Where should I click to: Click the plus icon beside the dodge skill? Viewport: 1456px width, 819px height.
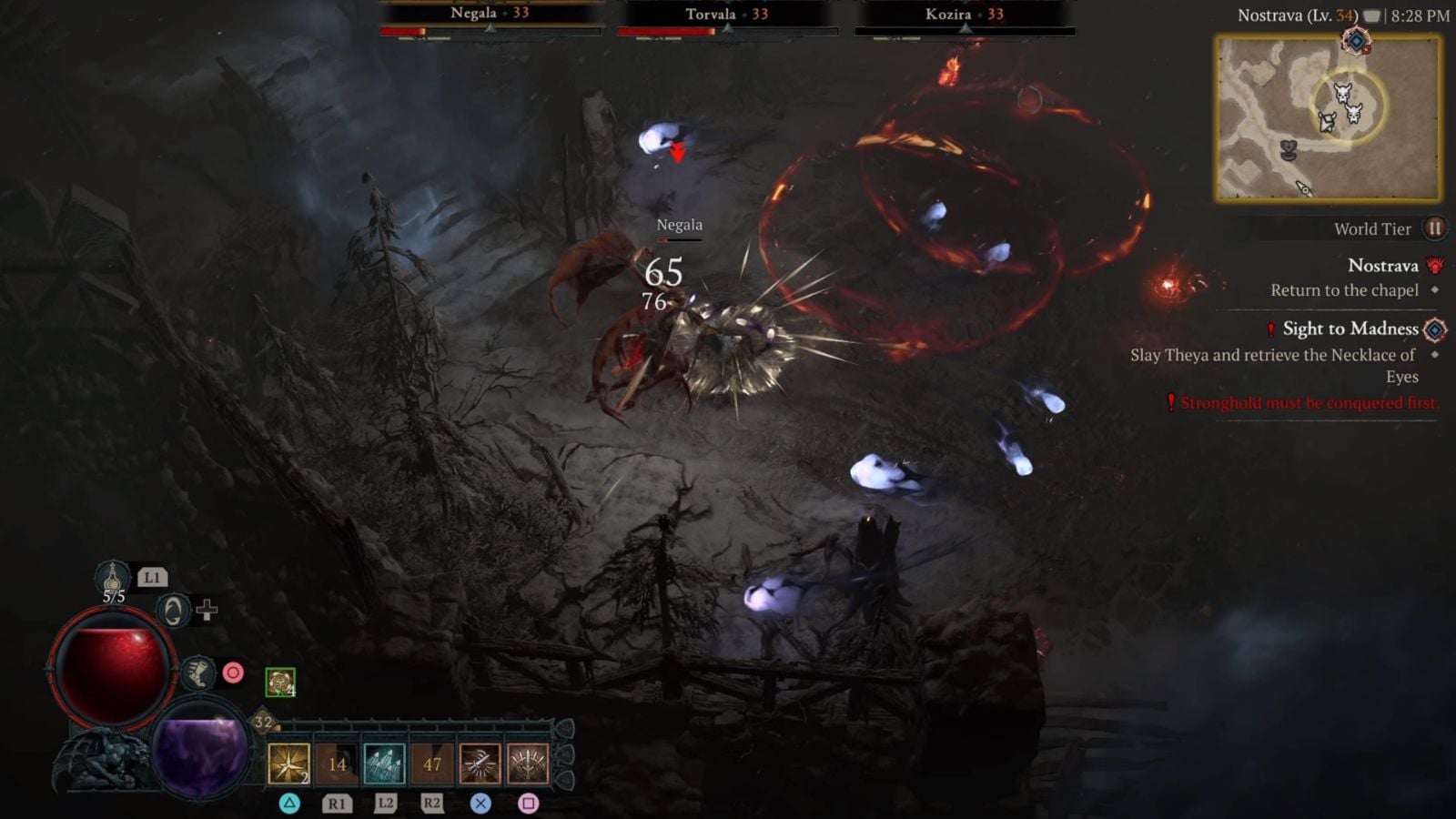click(x=207, y=612)
